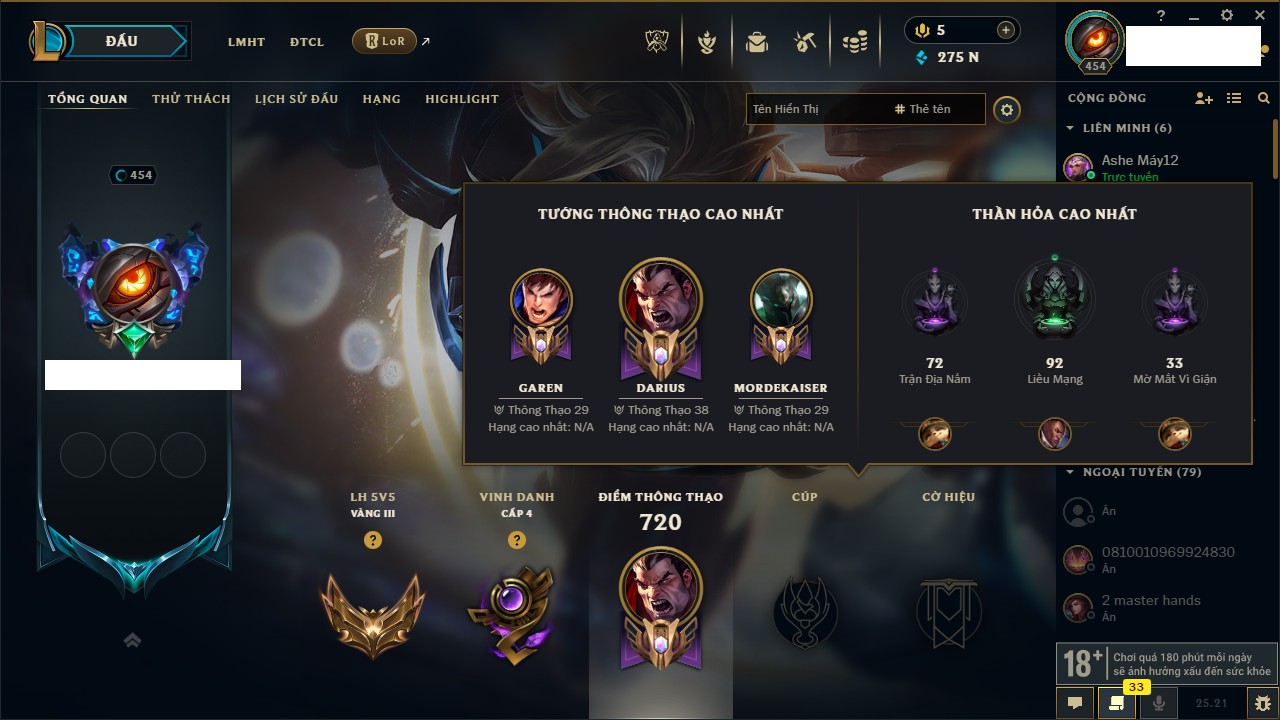1280x720 pixels.
Task: Close the client window
Action: click(1257, 15)
